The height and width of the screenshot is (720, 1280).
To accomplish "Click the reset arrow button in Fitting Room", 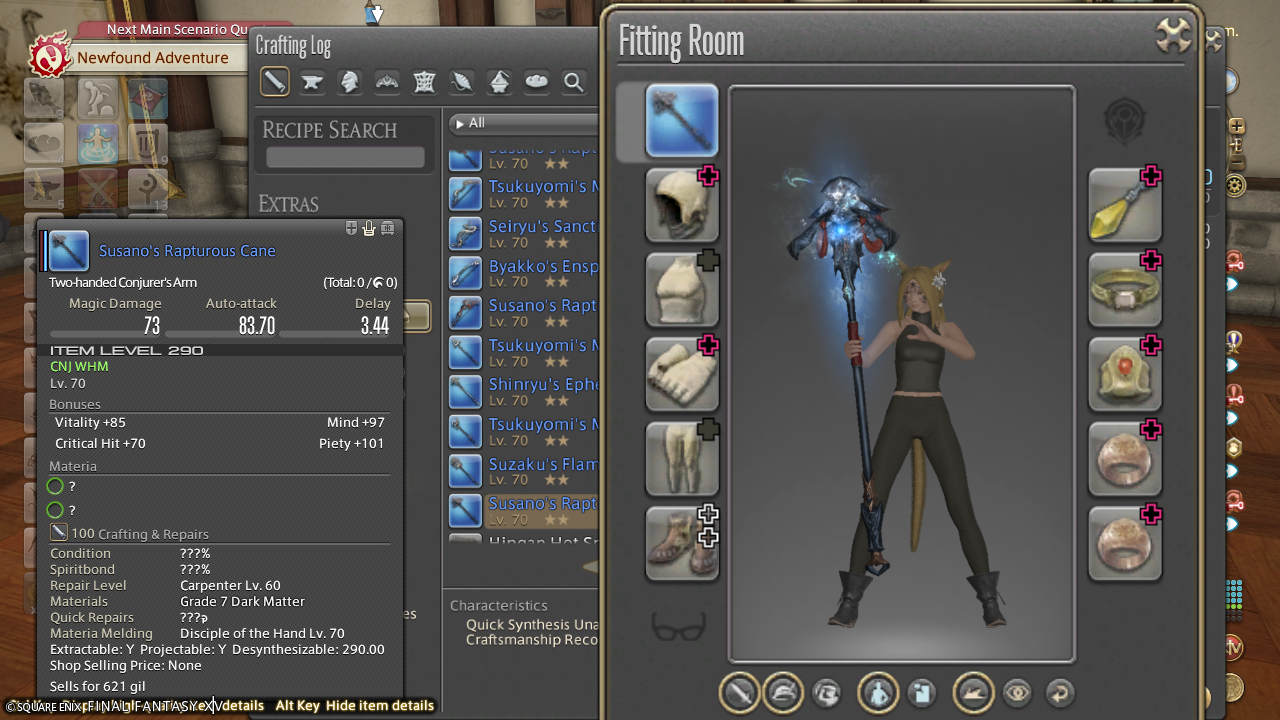I will tap(1059, 692).
